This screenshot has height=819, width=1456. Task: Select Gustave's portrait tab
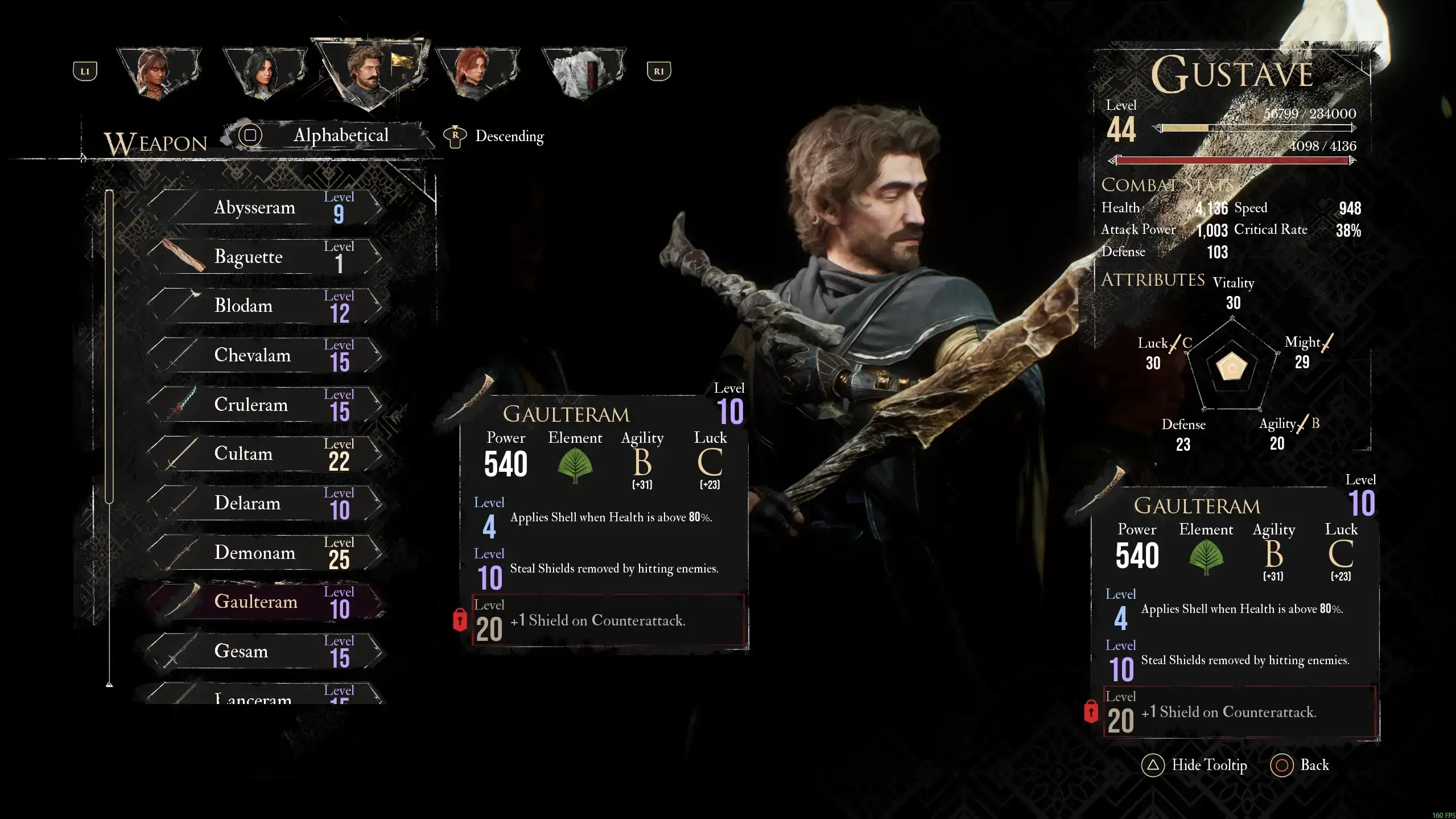(x=369, y=72)
